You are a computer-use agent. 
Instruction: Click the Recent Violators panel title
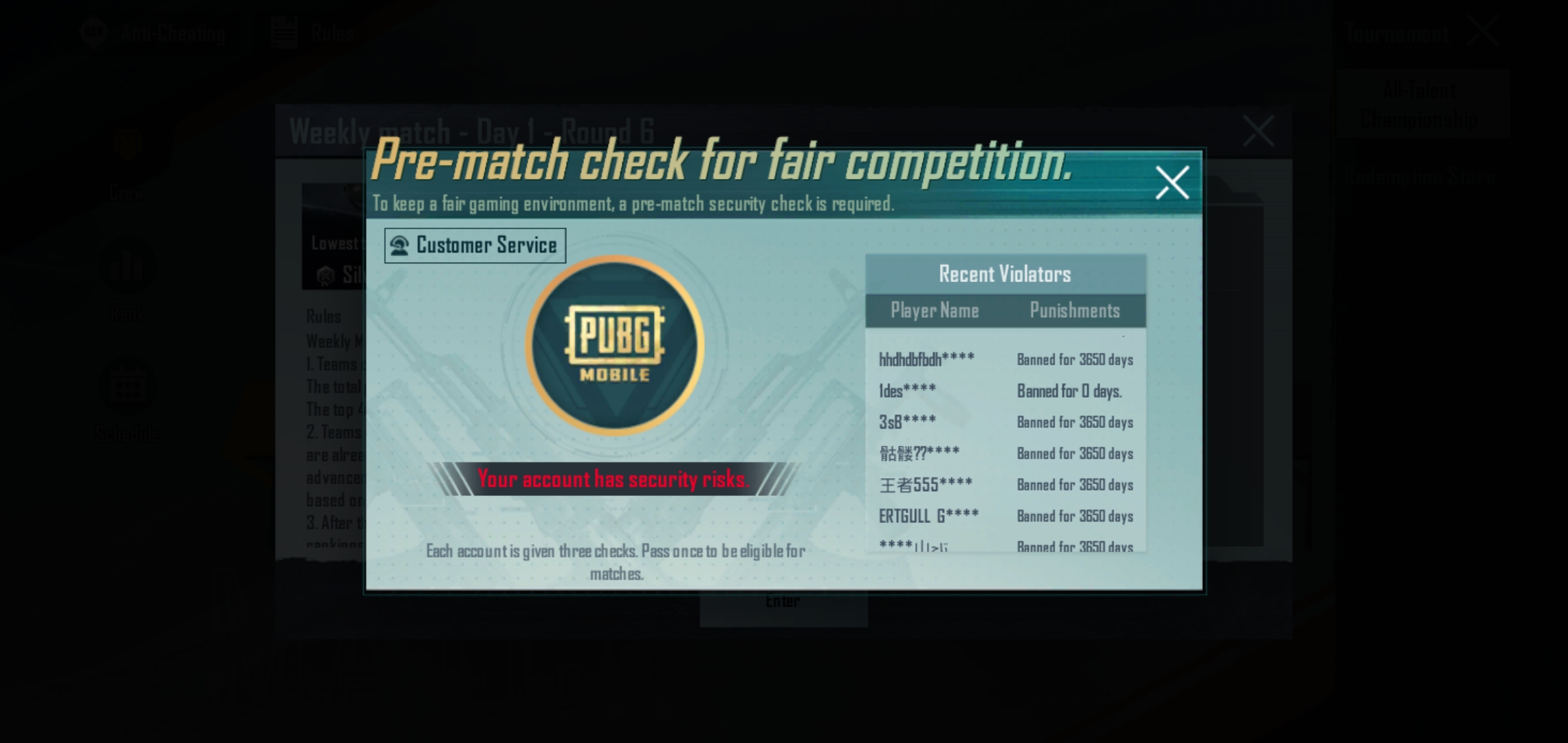click(1005, 273)
